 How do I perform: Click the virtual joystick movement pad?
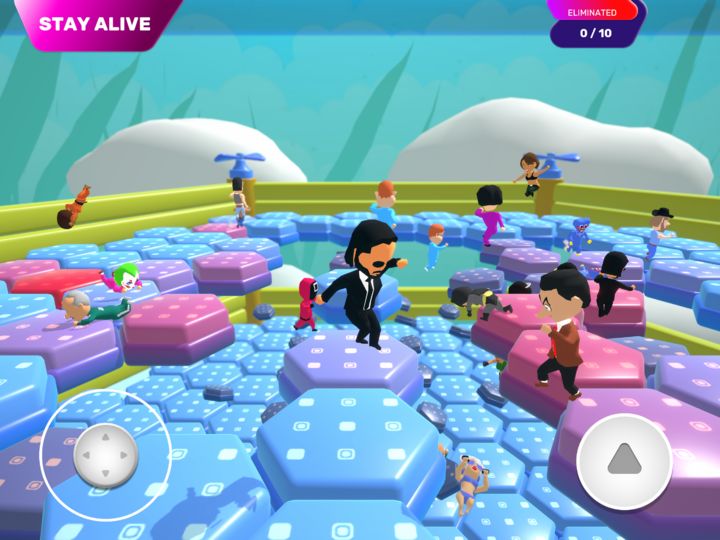click(x=105, y=456)
